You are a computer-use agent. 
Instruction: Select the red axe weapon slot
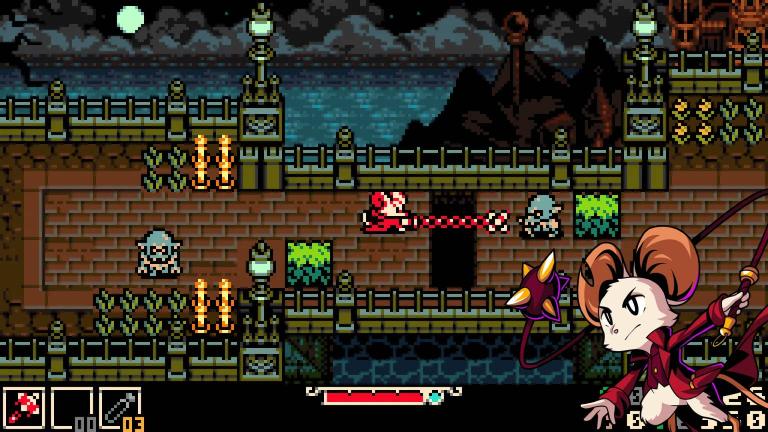click(23, 409)
